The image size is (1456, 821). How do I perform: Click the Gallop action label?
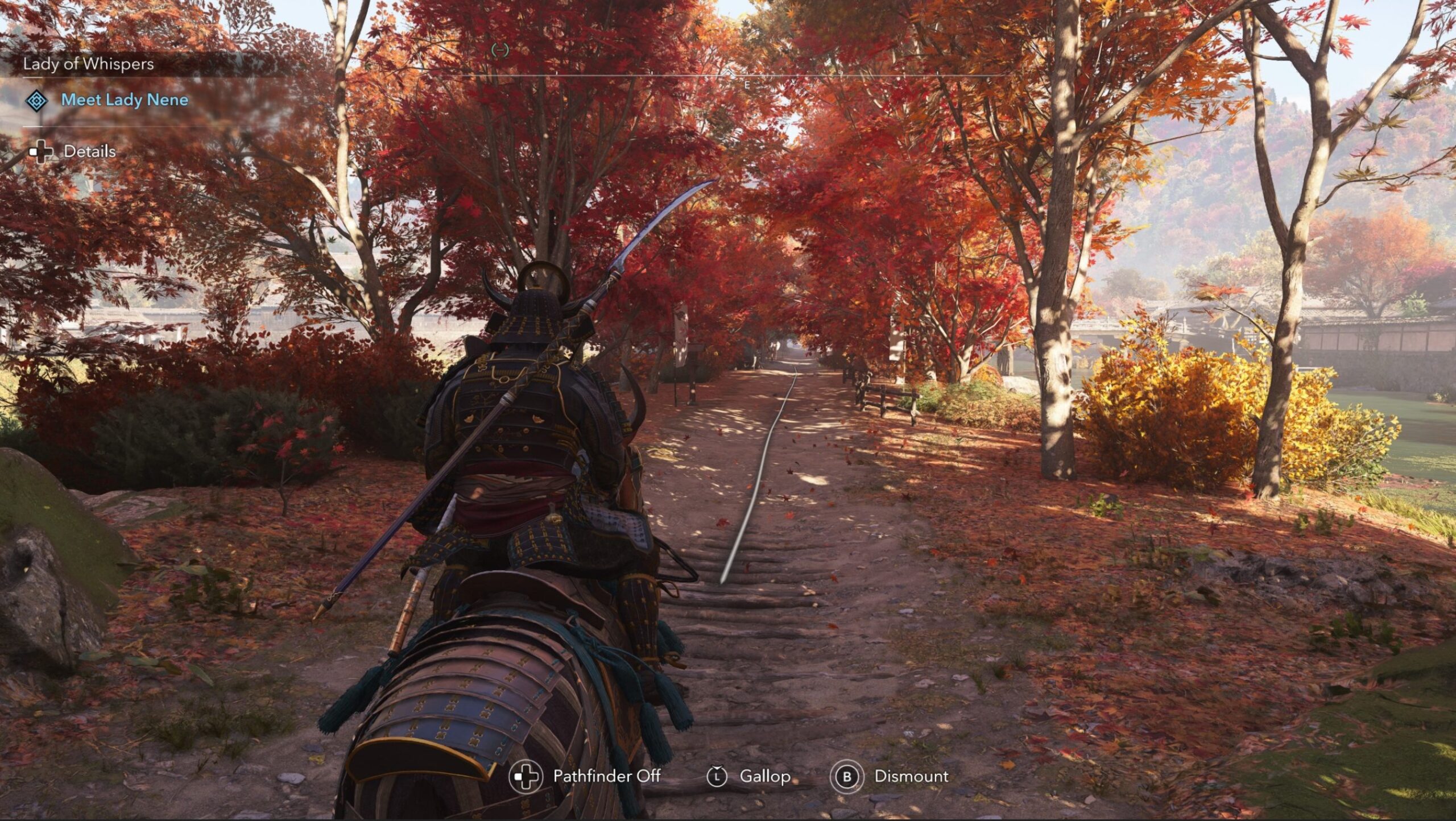(x=764, y=776)
